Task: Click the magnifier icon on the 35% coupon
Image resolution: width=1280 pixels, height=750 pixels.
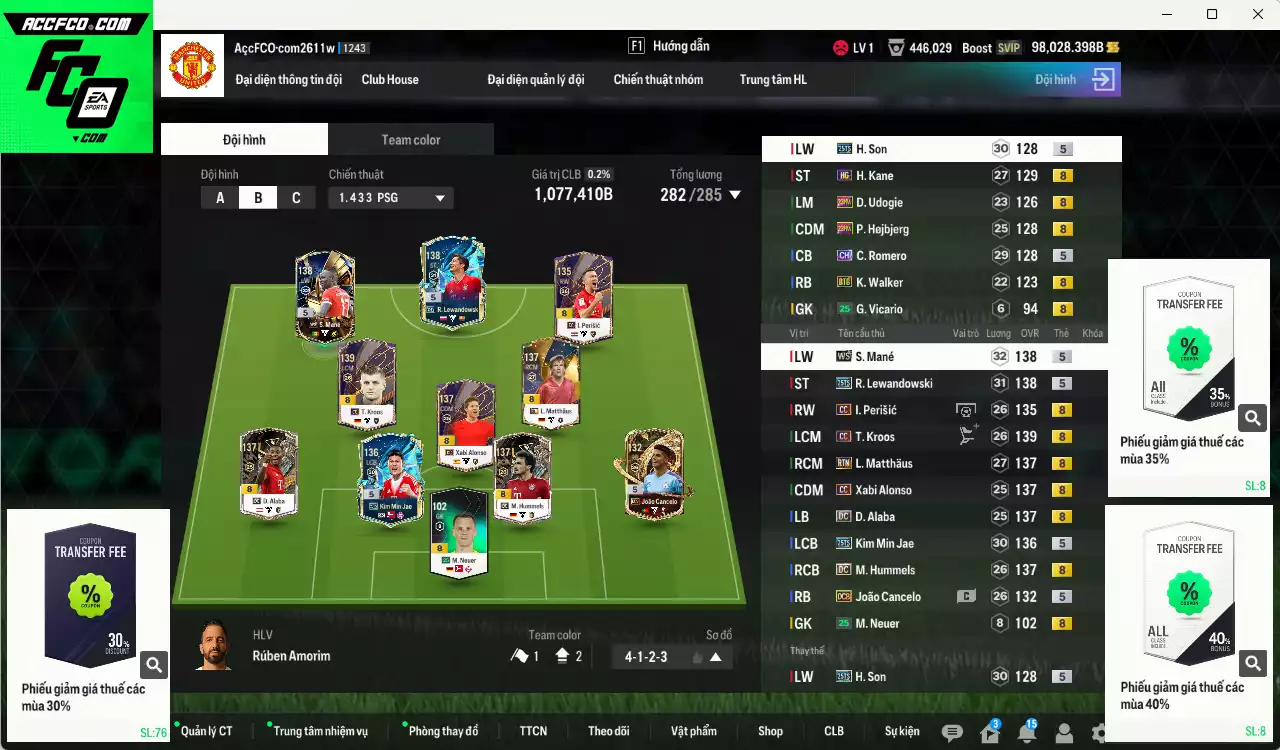Action: click(1253, 417)
